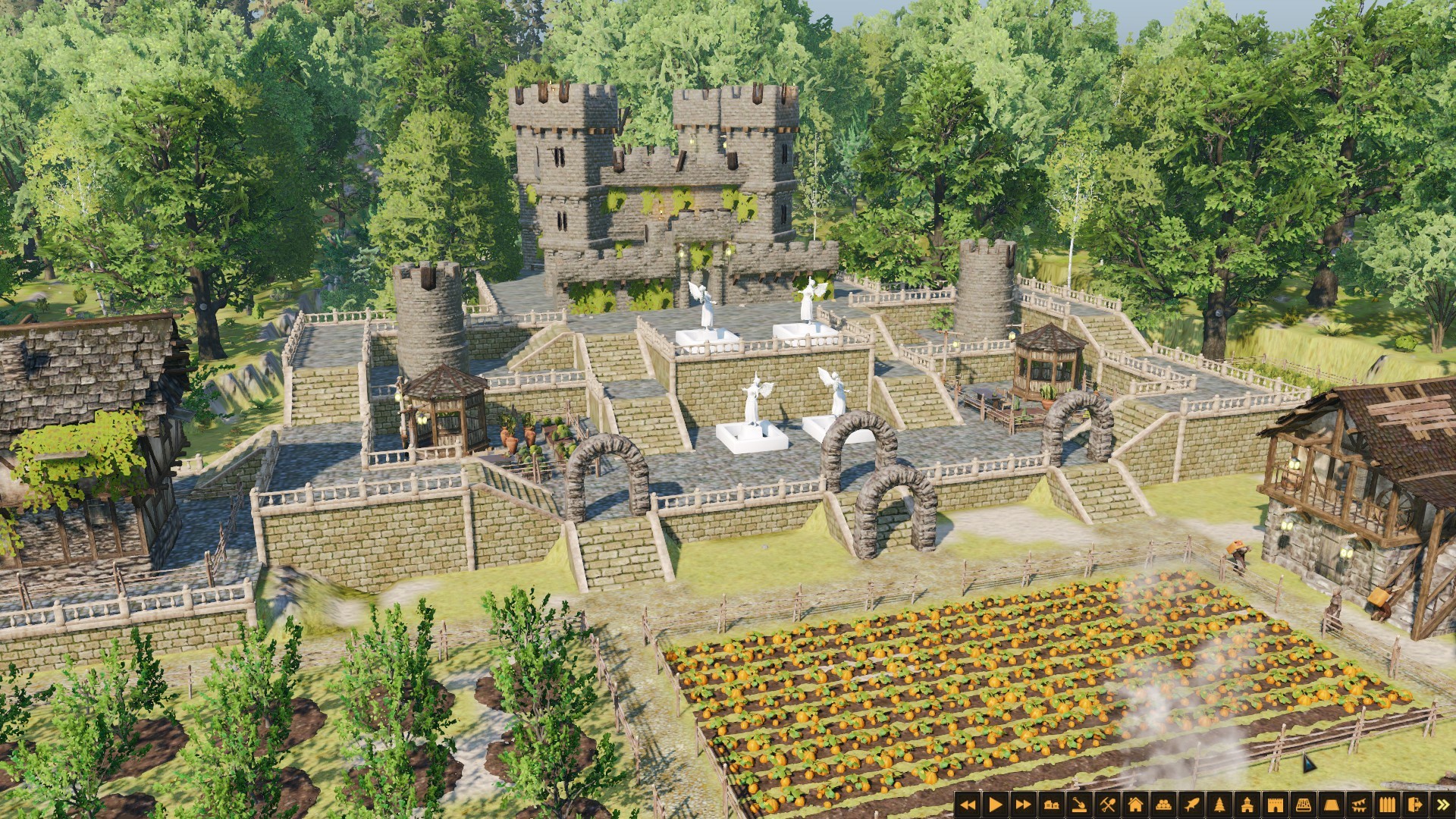
Task: Open the bunting flags decoration category
Action: point(1360,805)
